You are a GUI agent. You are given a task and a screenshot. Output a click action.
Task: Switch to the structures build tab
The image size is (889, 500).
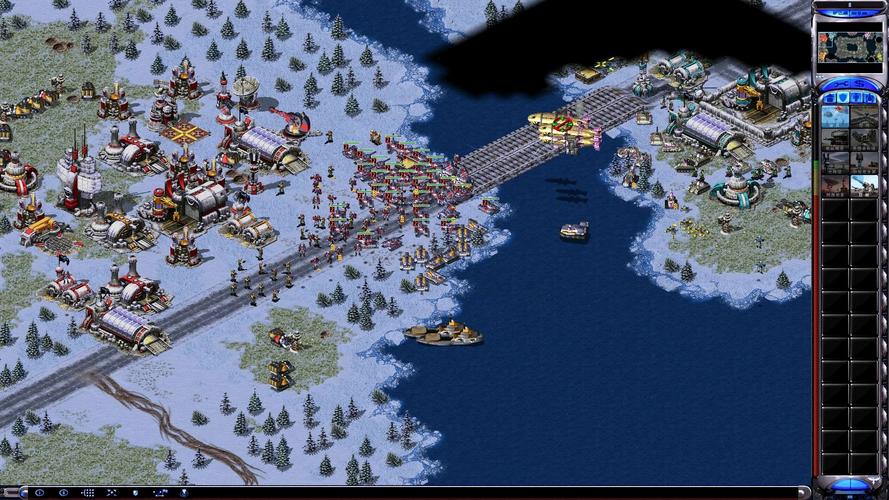[x=828, y=97]
